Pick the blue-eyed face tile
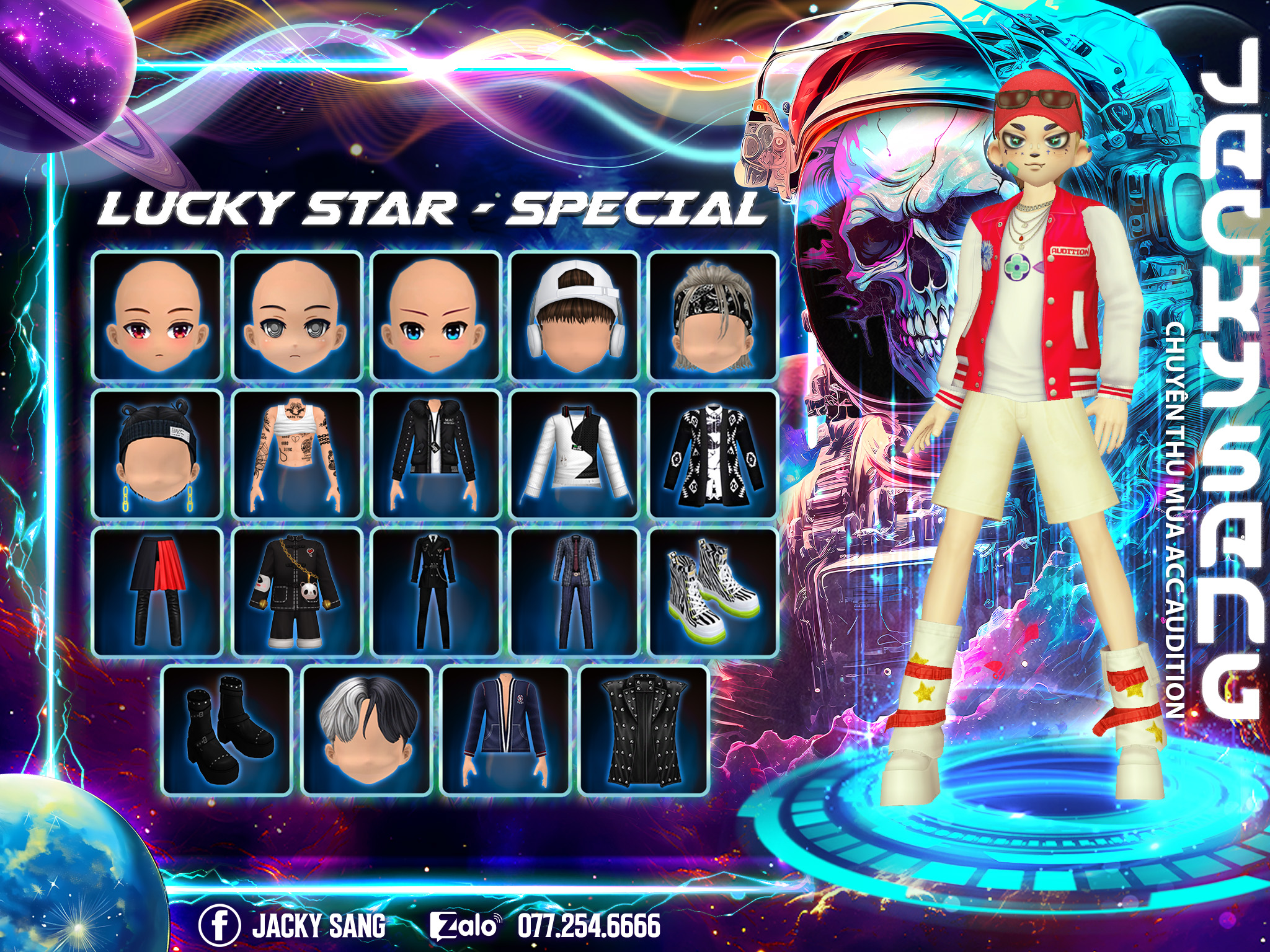This screenshot has height=952, width=1270. [436, 316]
